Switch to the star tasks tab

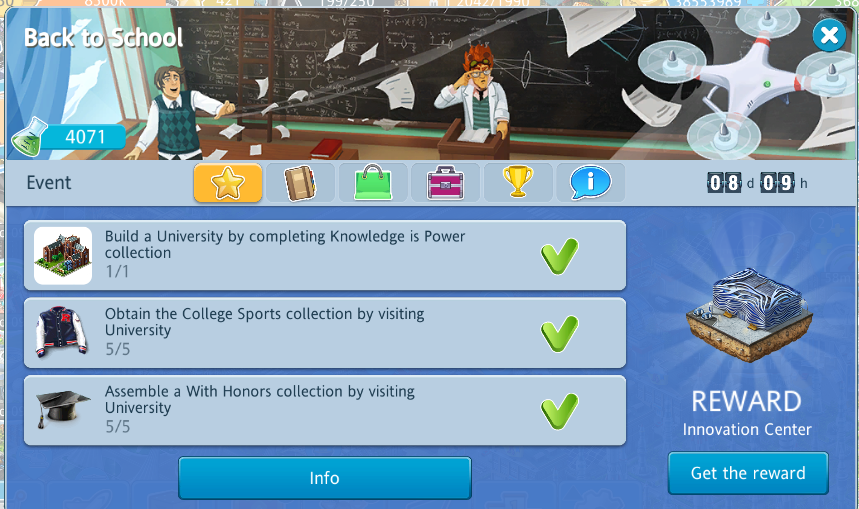pos(228,183)
